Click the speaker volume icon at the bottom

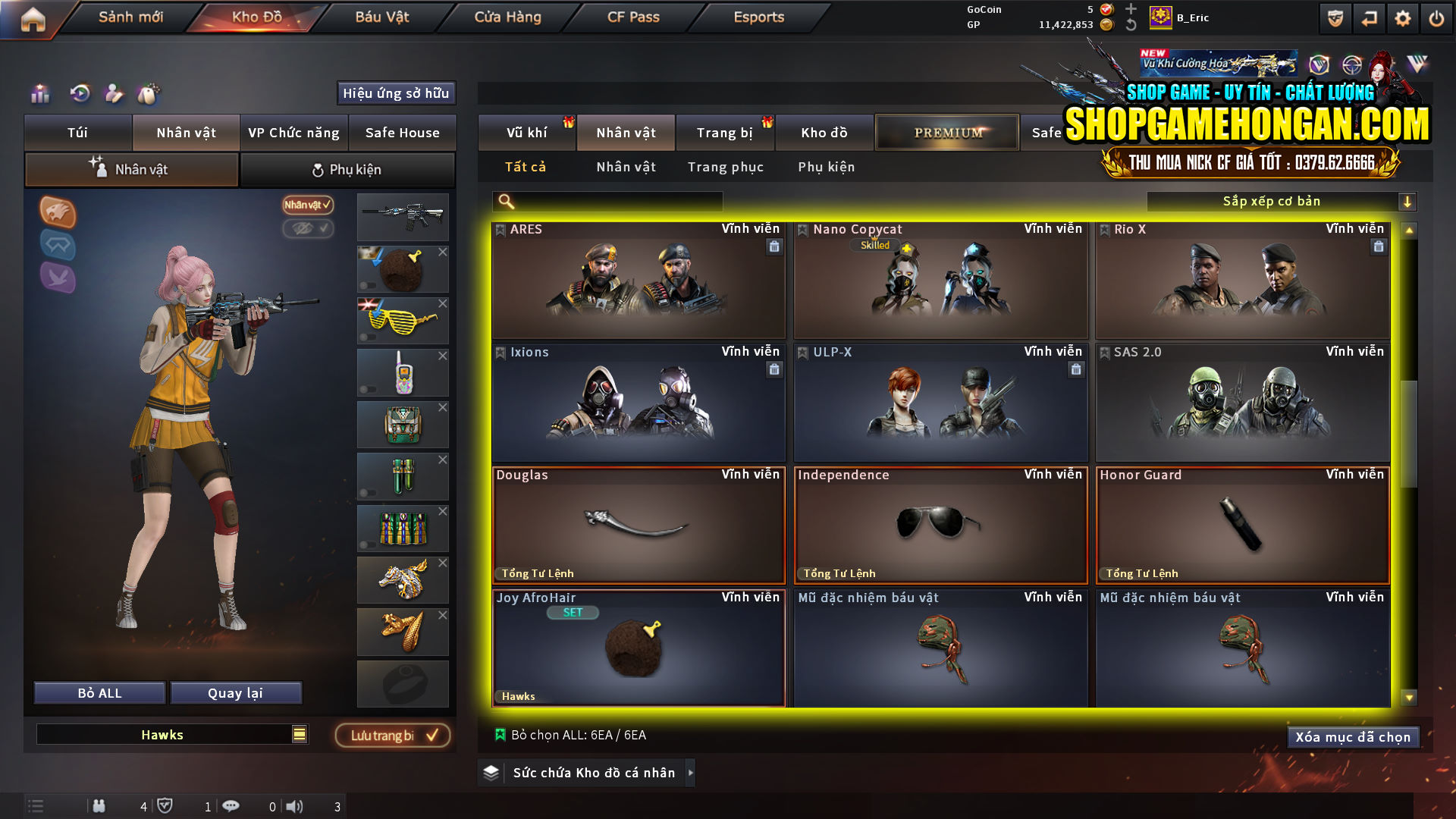(292, 806)
